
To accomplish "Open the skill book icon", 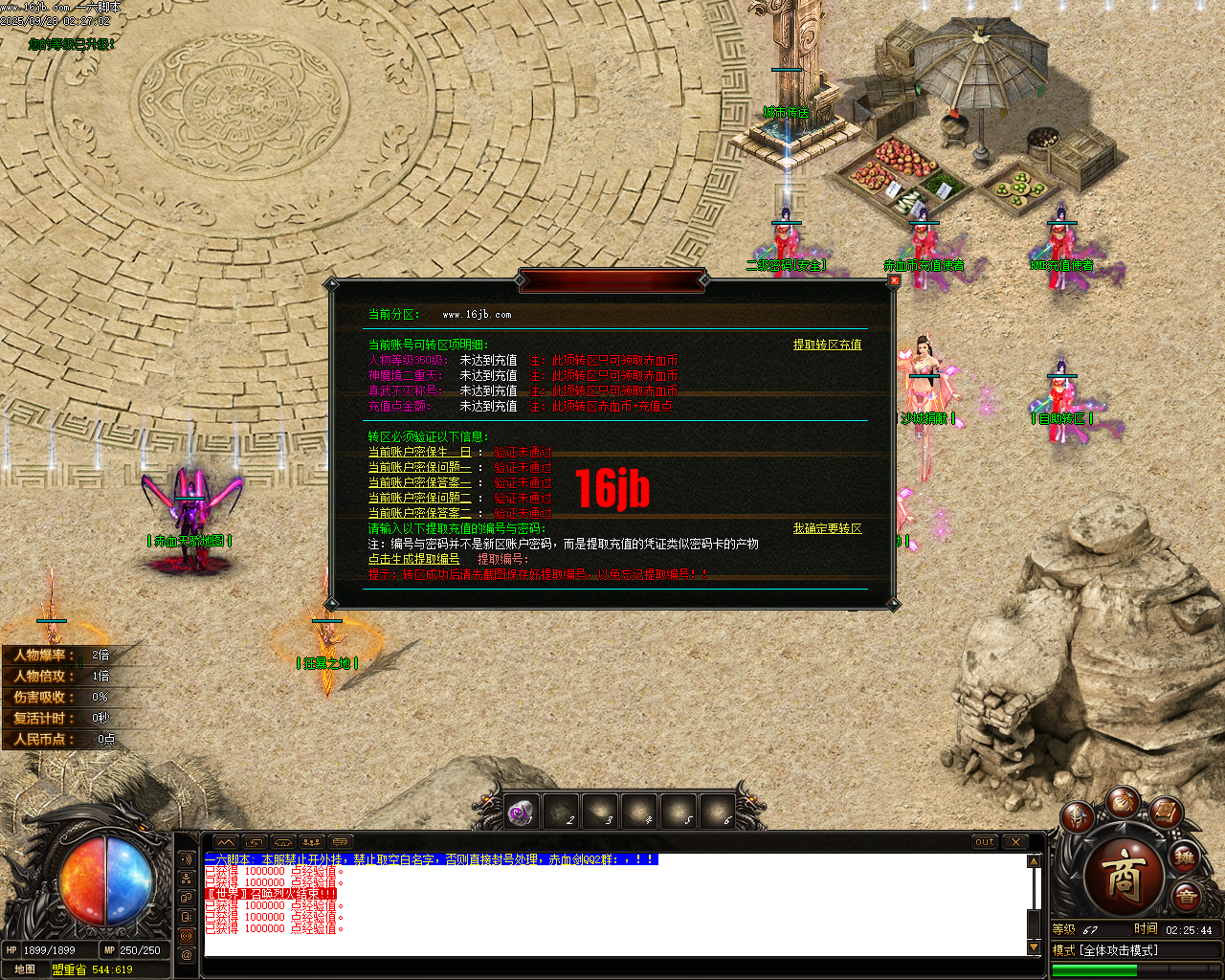I will 1166,813.
